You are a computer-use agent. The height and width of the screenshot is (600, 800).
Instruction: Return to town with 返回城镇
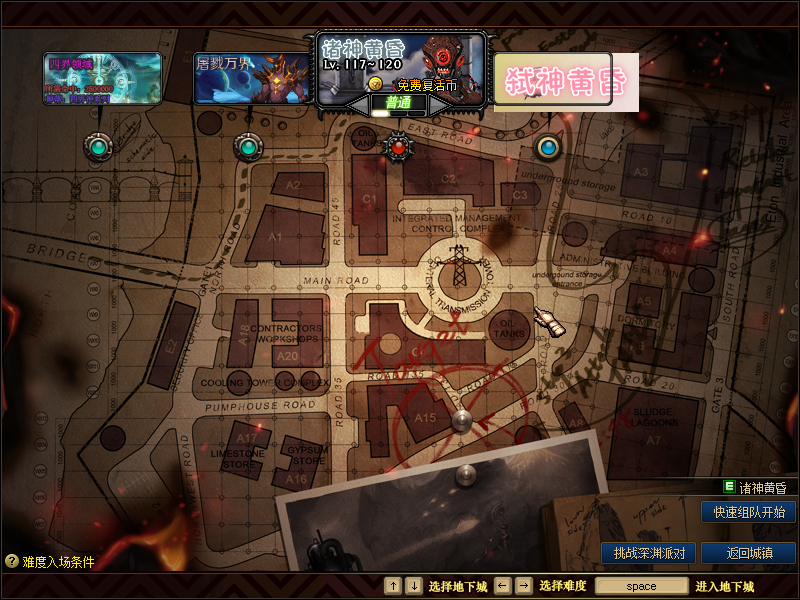coord(749,553)
